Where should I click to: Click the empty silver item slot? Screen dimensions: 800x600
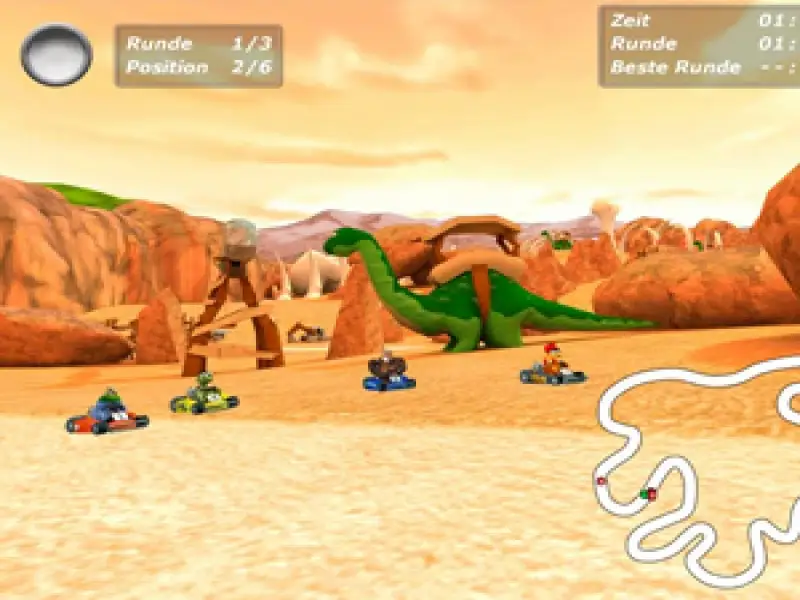(x=56, y=54)
